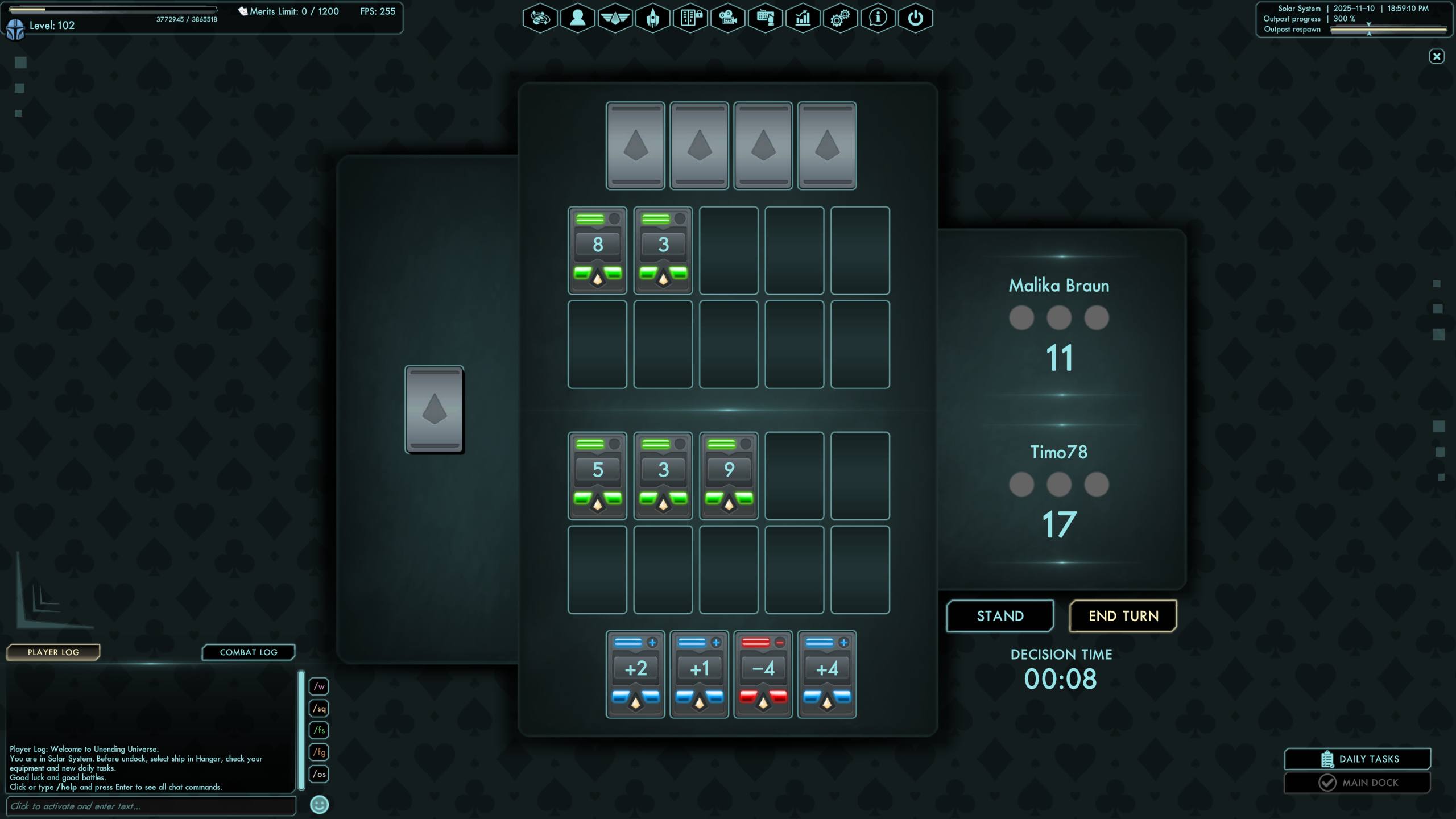The height and width of the screenshot is (819, 1456).
Task: Open the gears settings menu
Action: 840,18
